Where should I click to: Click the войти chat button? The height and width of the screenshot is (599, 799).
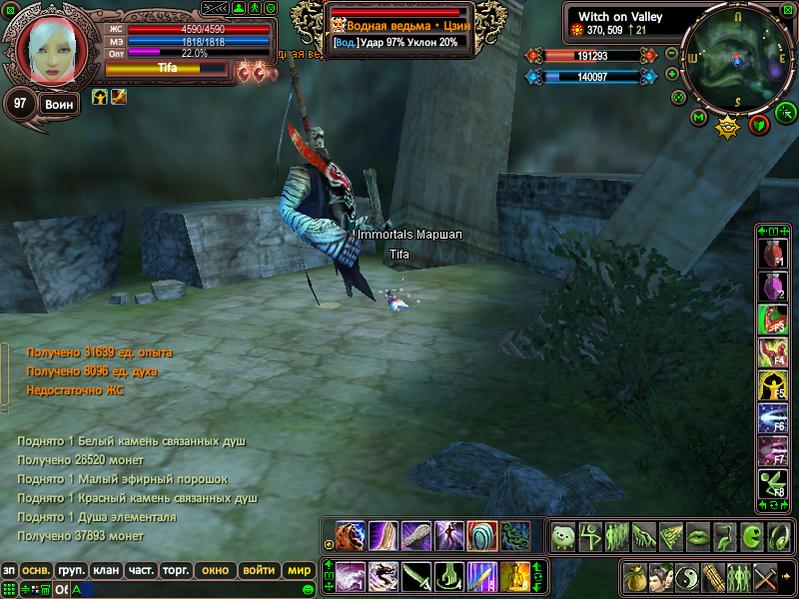coord(259,570)
